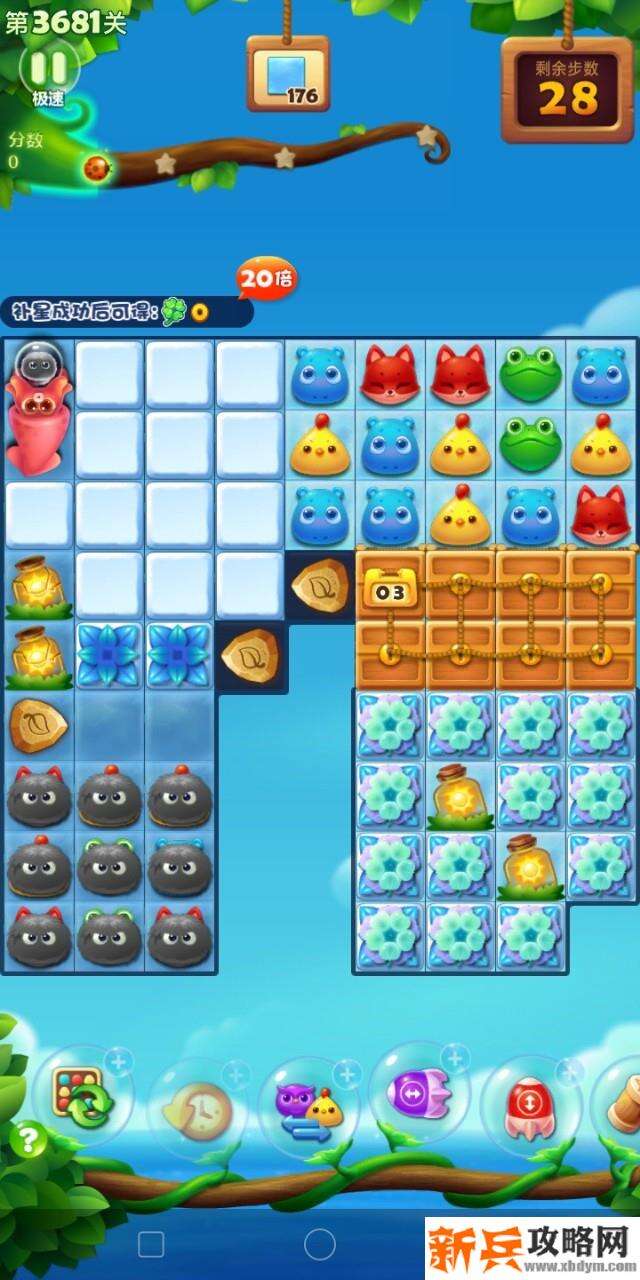Choose the wooden hammer booster
This screenshot has height=1280, width=640.
click(622, 1100)
